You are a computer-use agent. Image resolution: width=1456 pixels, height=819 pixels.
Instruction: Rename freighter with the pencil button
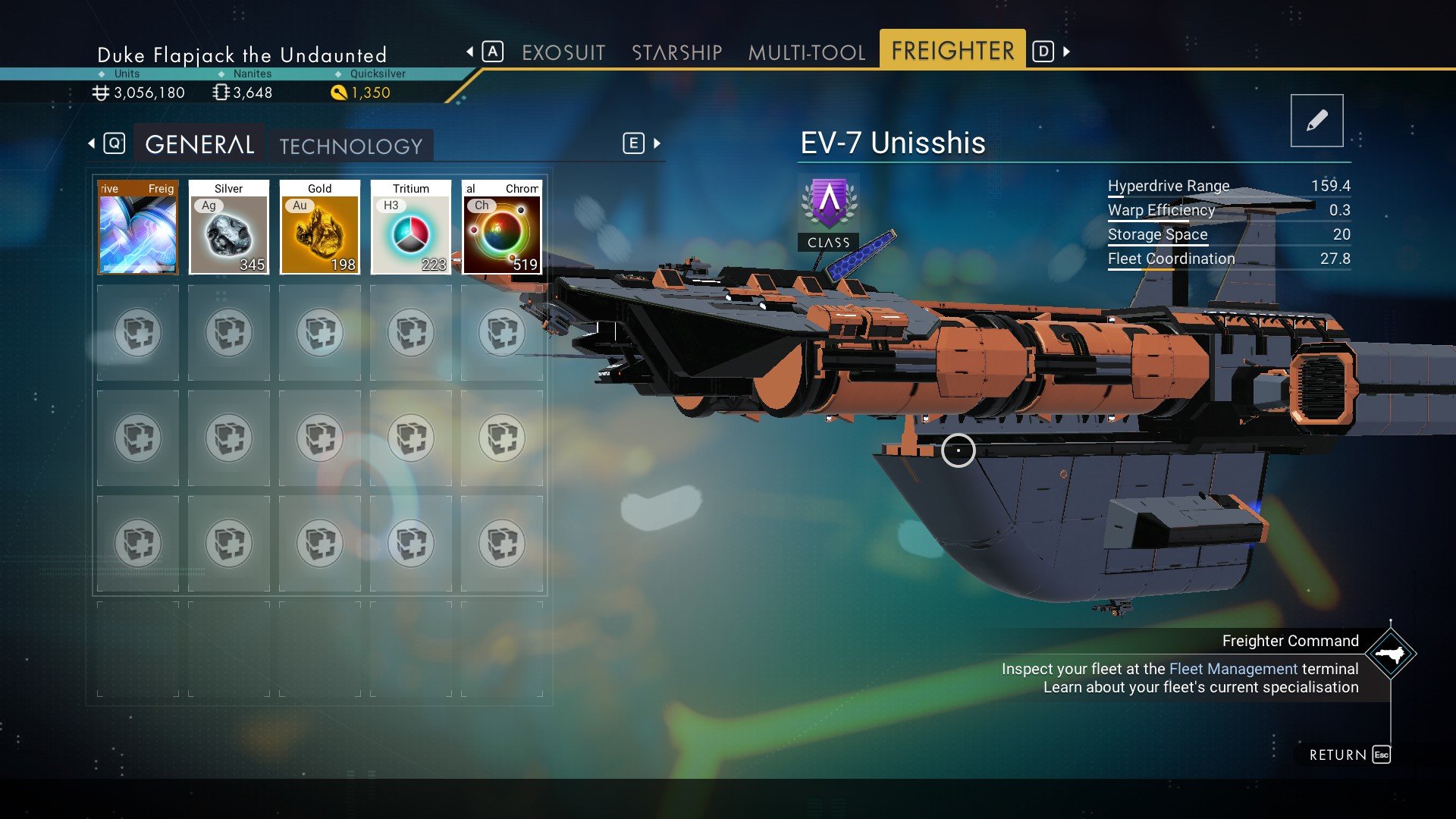click(1316, 121)
